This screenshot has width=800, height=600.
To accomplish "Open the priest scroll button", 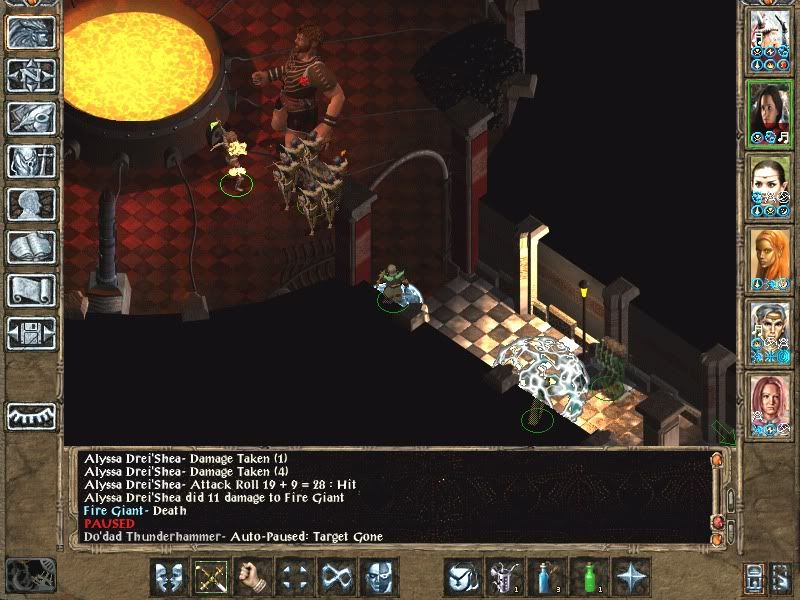I will [31, 290].
